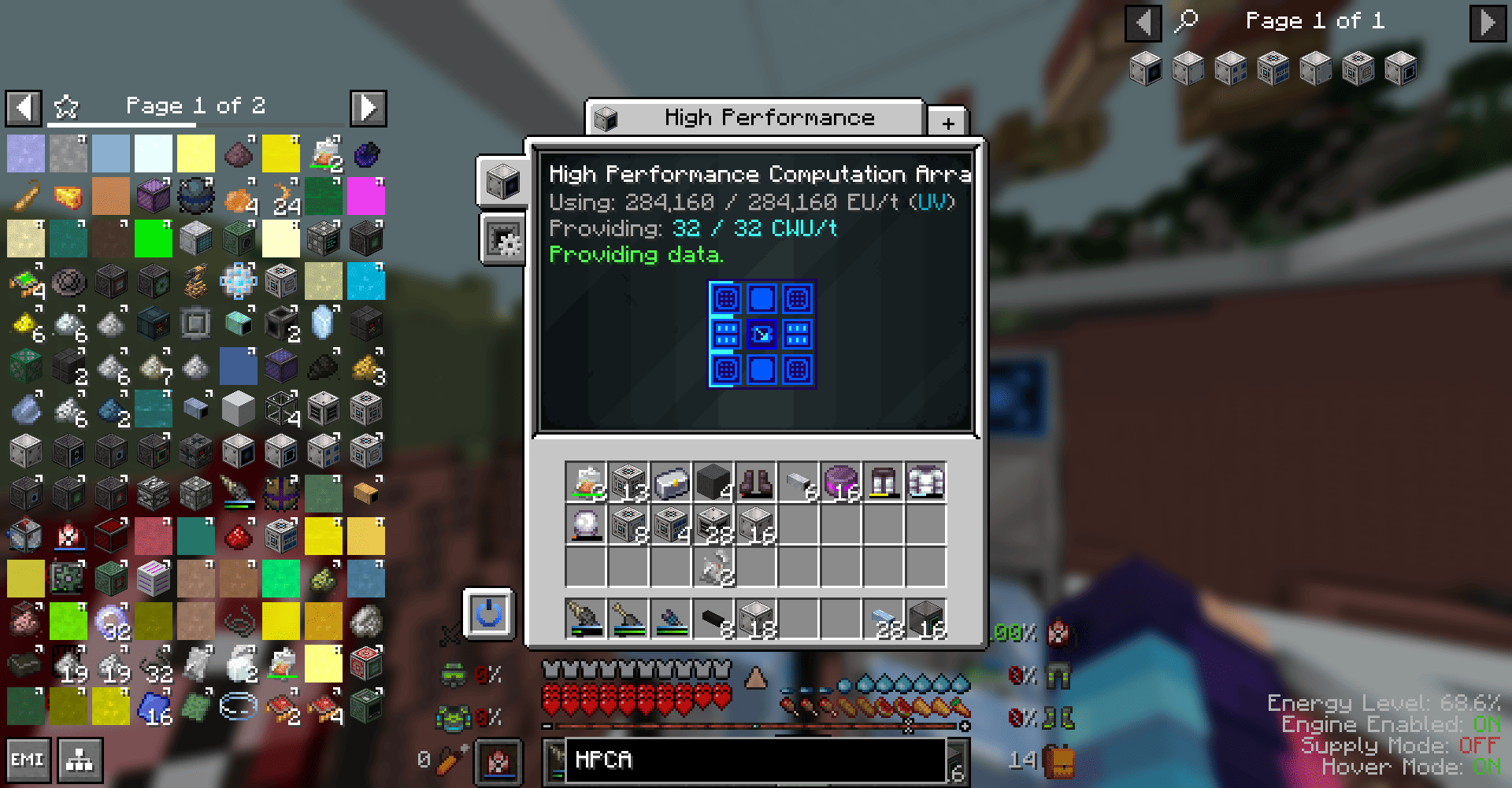The width and height of the screenshot is (1512, 788).
Task: Click the next page arrow in the EMI item list
Action: coord(368,108)
